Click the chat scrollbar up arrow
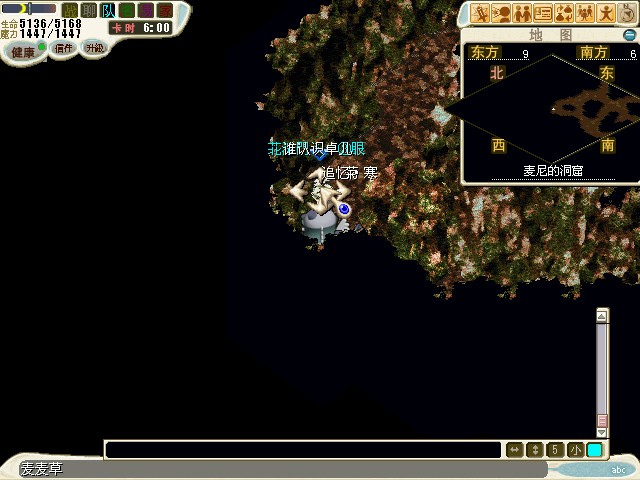The height and width of the screenshot is (480, 640). [x=601, y=316]
